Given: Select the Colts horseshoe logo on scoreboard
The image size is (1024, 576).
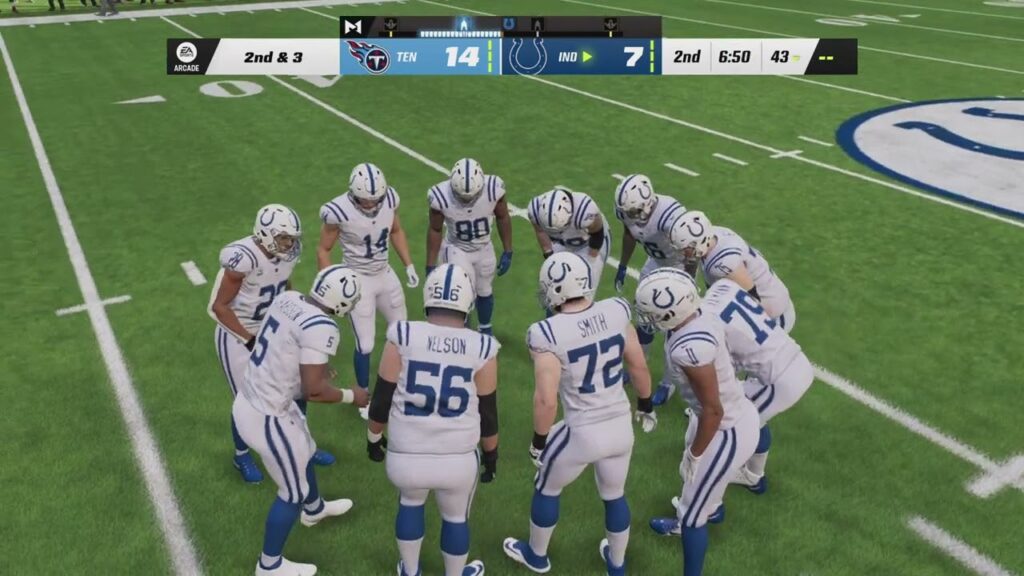Looking at the screenshot, I should [x=528, y=57].
